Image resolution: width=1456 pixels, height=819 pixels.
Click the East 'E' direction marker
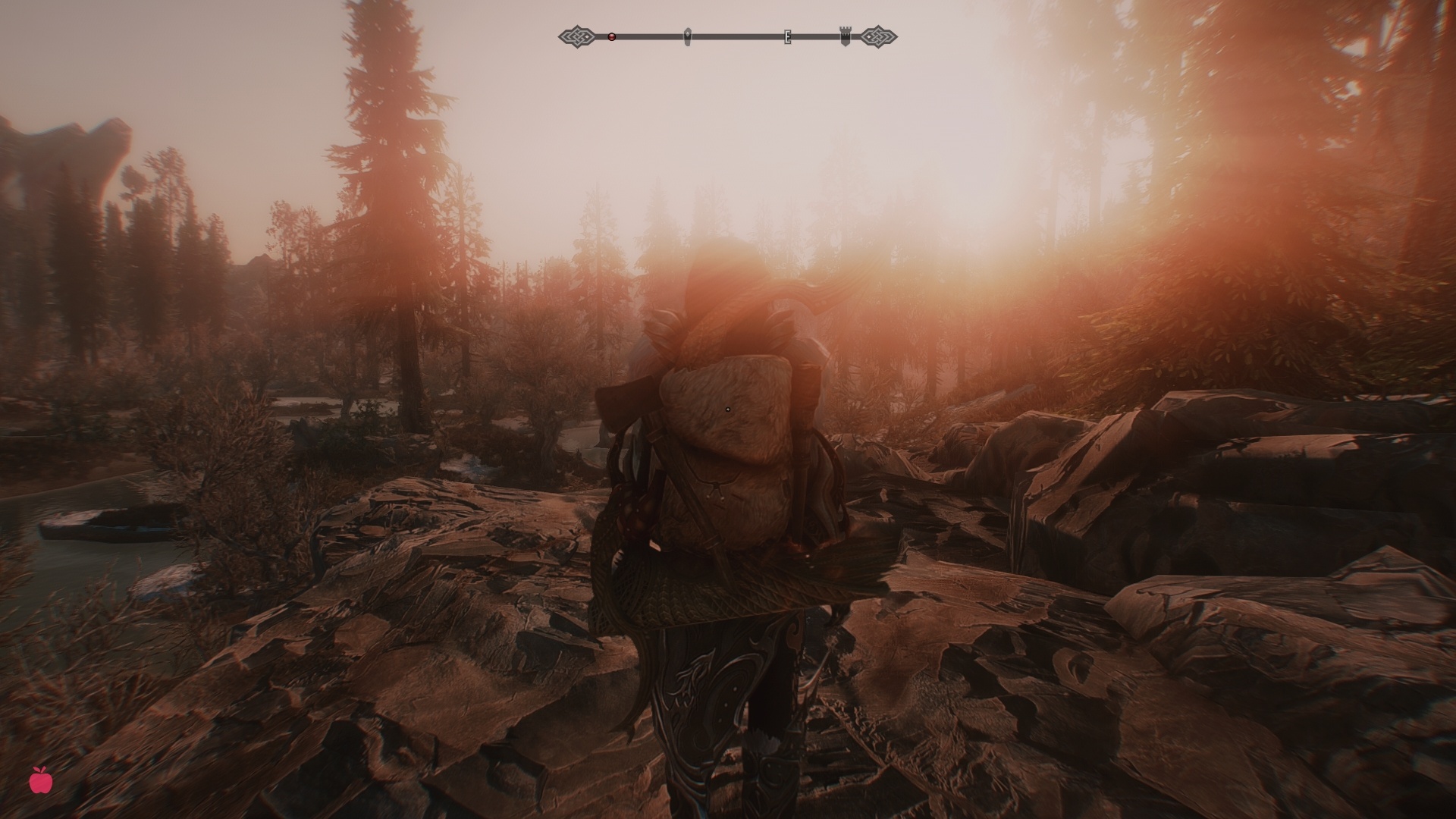(x=786, y=36)
